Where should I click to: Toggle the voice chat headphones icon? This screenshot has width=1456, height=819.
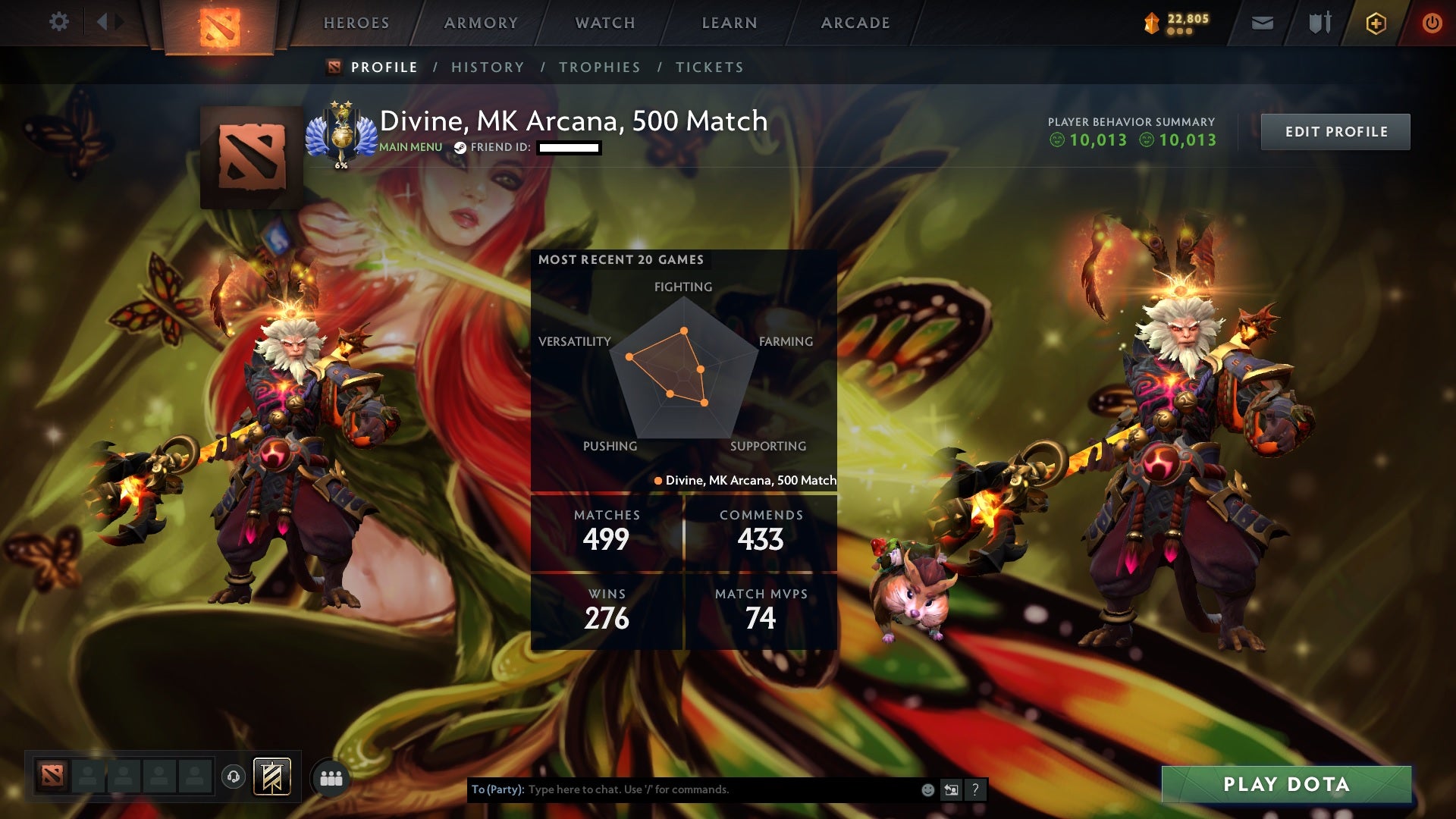[233, 777]
